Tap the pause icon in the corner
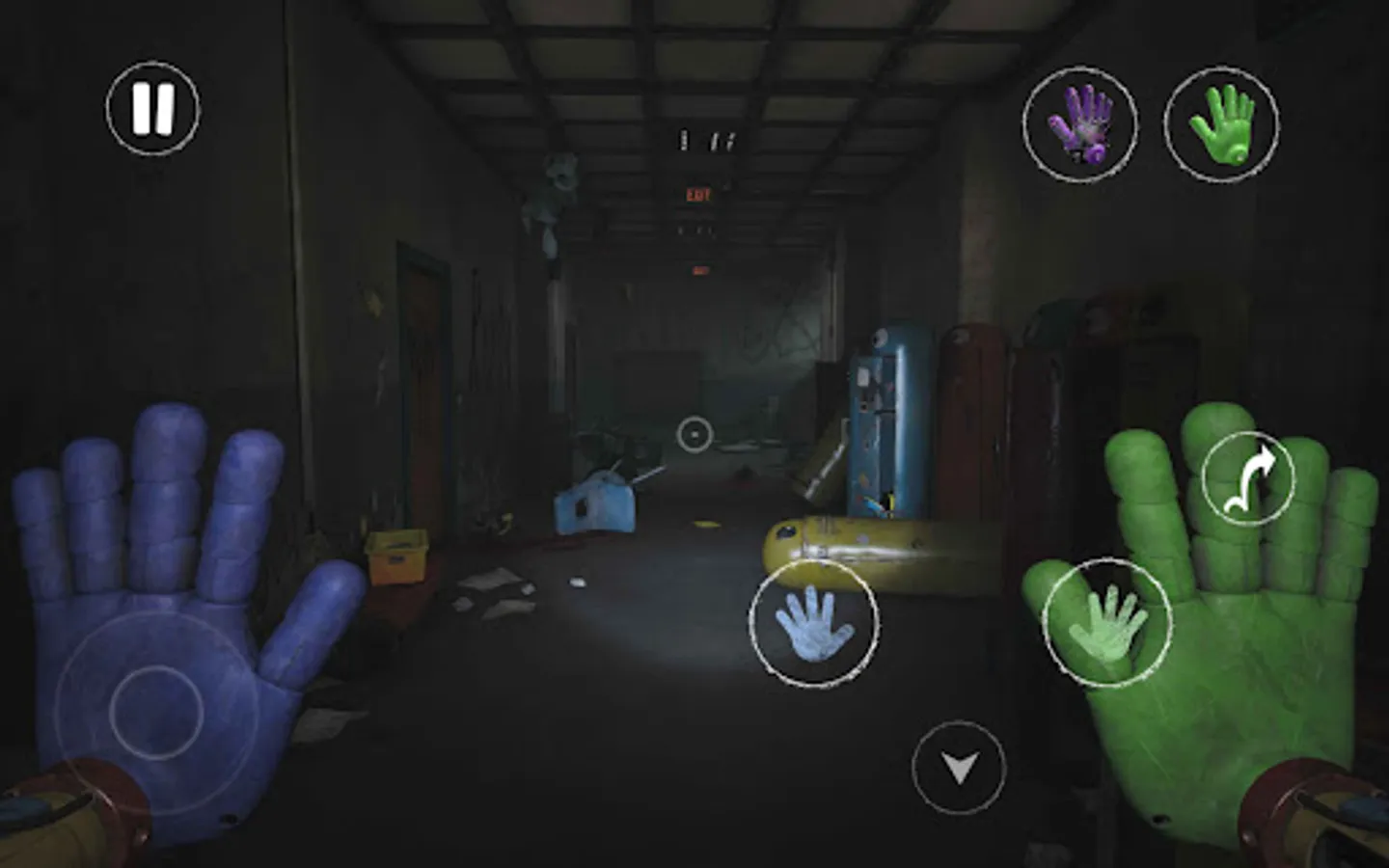 (154, 106)
